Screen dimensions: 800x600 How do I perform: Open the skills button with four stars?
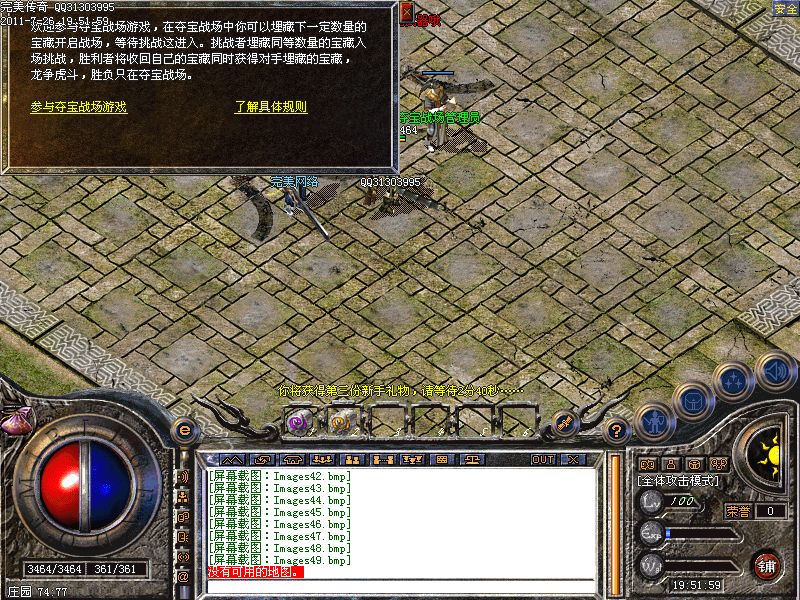[734, 381]
